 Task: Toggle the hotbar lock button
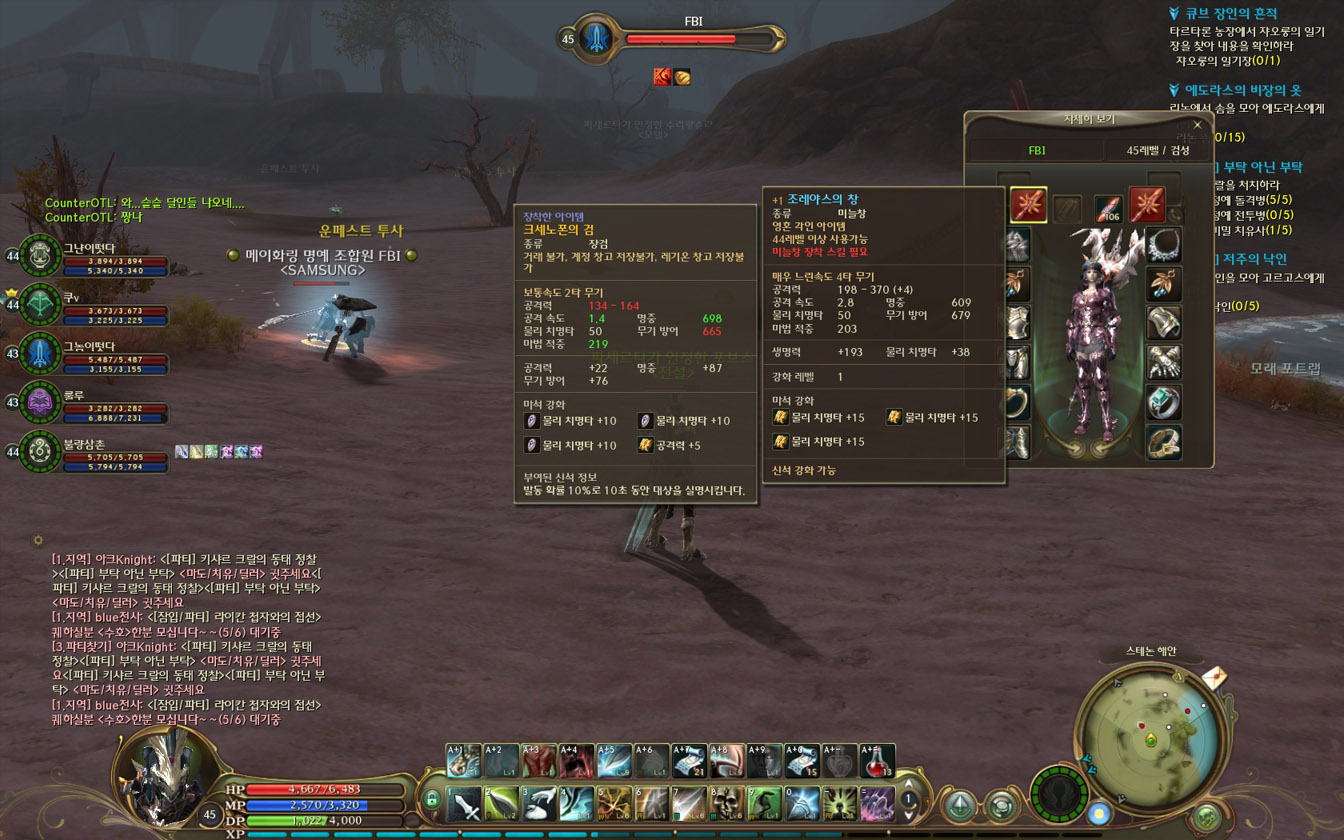click(x=432, y=800)
